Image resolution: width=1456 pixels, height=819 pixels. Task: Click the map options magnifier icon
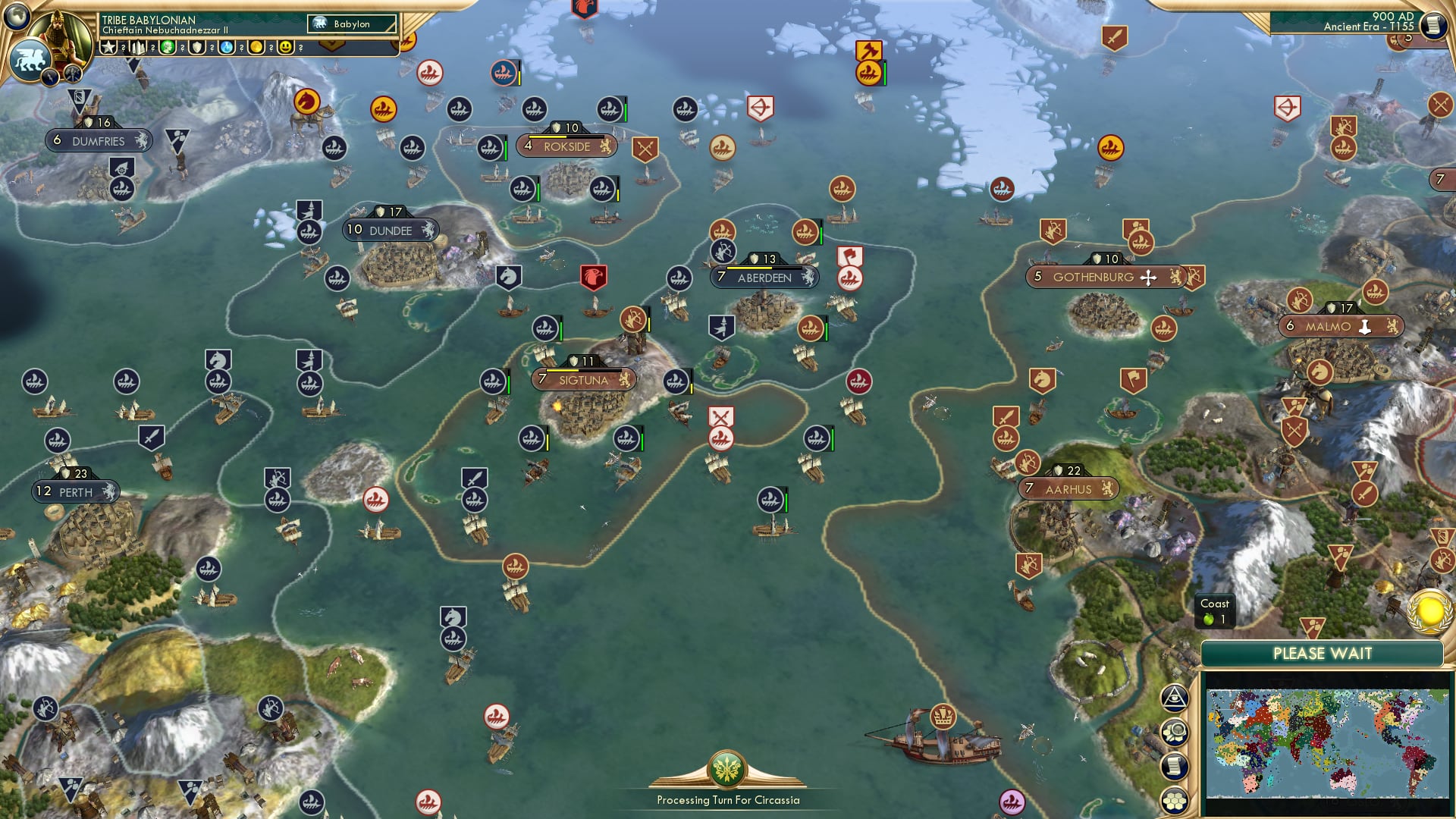click(1177, 730)
